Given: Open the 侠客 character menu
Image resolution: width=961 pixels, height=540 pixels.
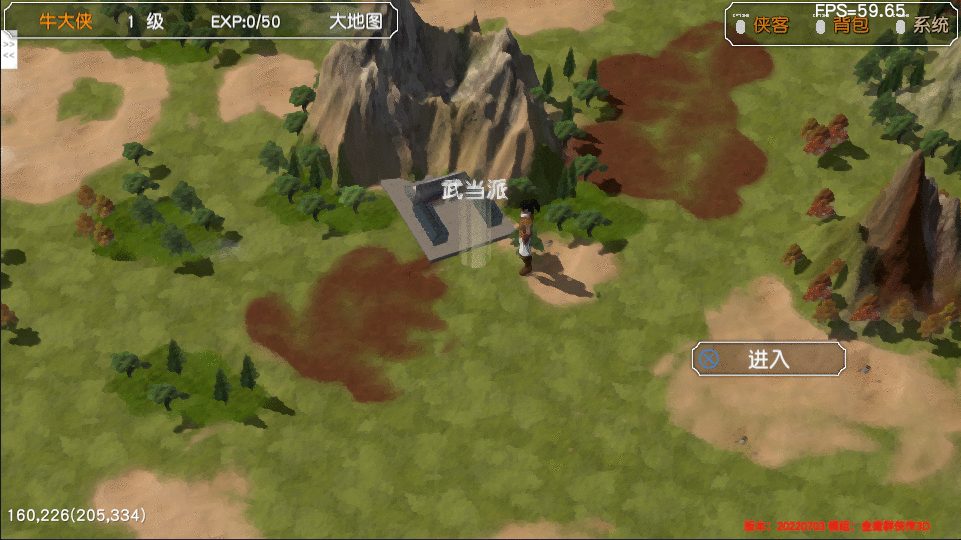Looking at the screenshot, I should coord(771,25).
